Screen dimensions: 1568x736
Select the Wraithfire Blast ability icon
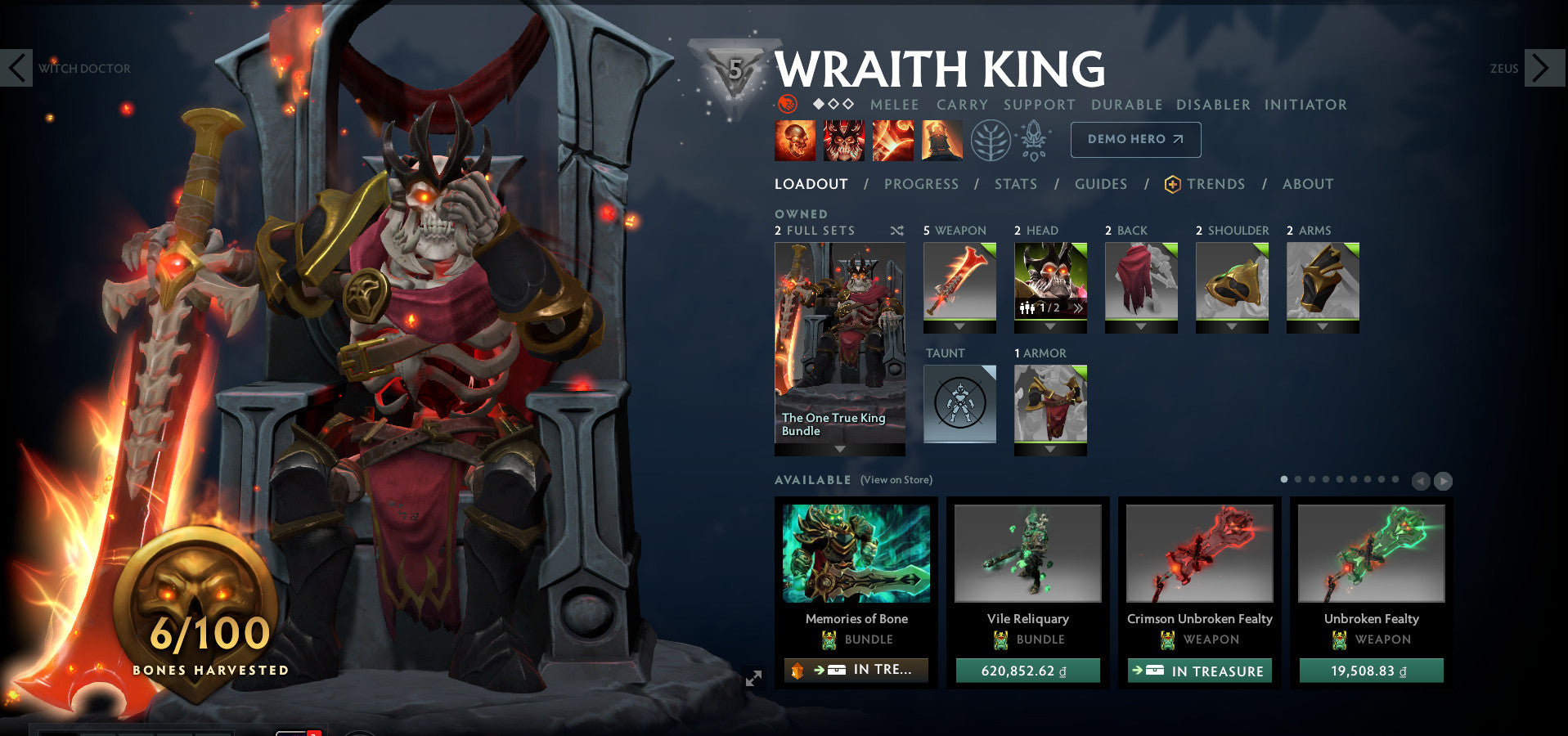pos(794,139)
